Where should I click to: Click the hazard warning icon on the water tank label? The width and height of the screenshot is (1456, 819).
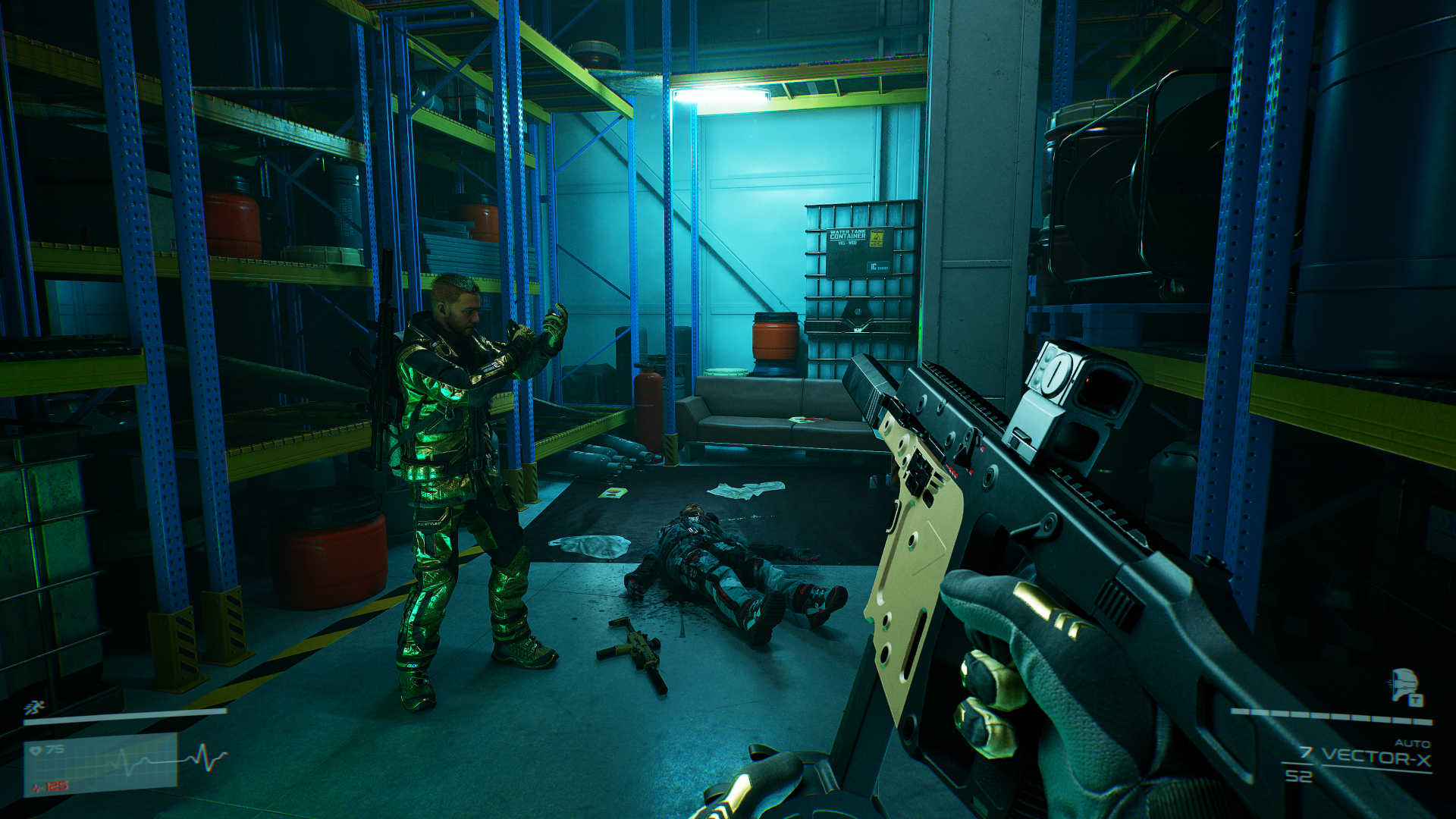click(877, 238)
